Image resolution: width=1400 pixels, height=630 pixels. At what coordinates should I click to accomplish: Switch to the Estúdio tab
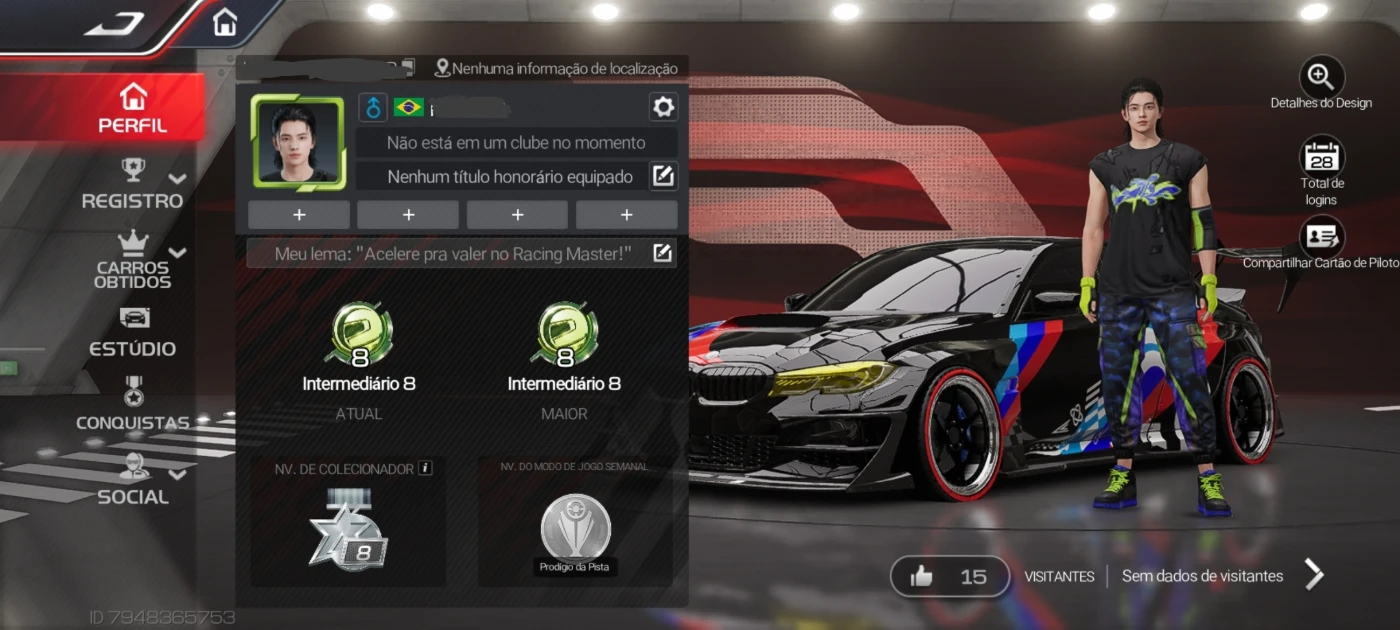pos(133,333)
